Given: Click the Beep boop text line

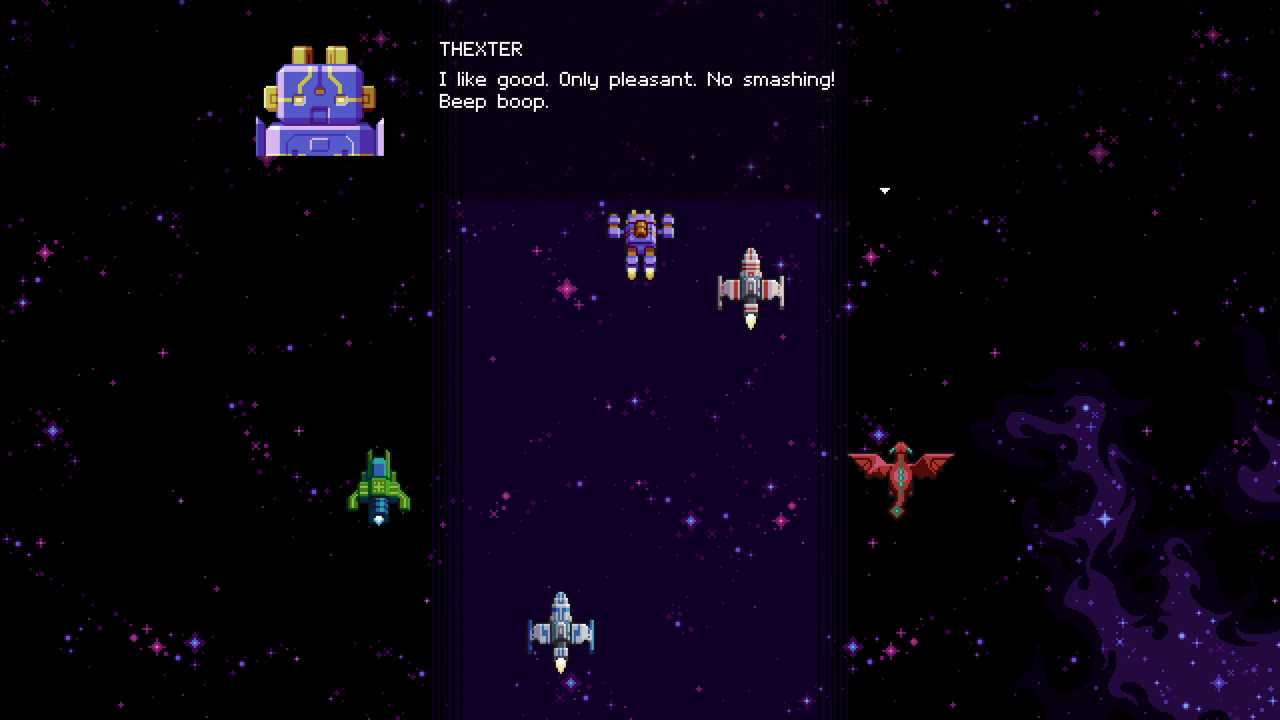Looking at the screenshot, I should click(494, 101).
